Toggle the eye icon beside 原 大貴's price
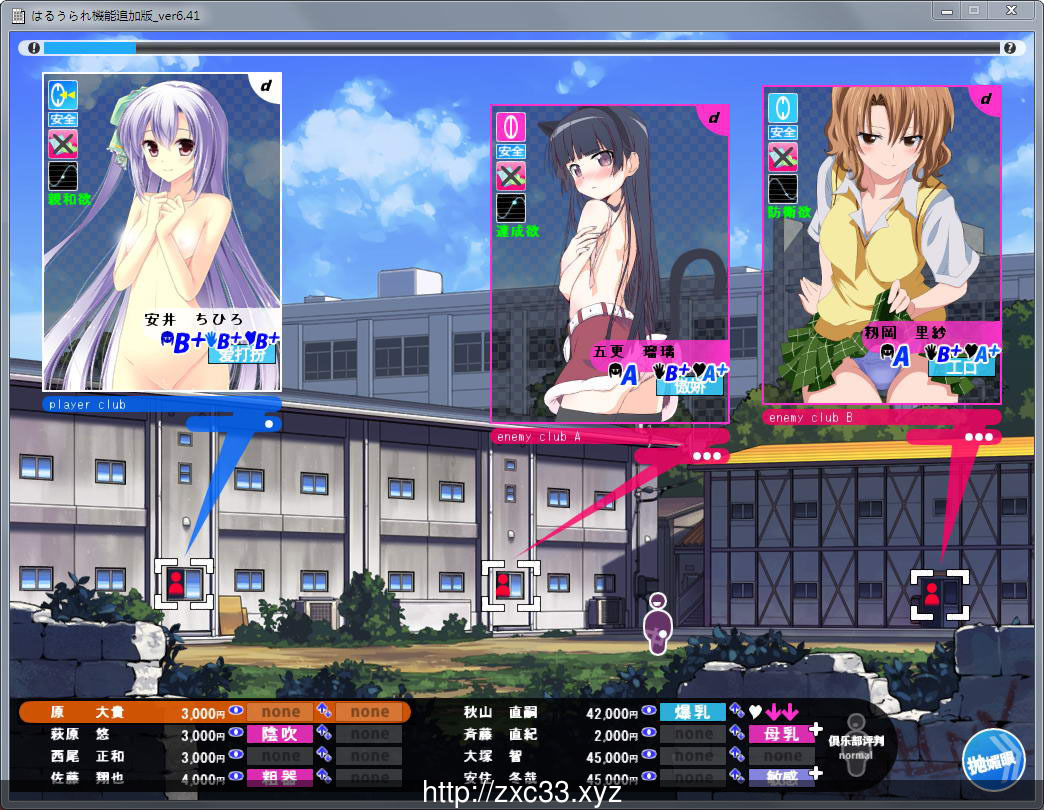The width and height of the screenshot is (1044, 810). click(x=235, y=712)
